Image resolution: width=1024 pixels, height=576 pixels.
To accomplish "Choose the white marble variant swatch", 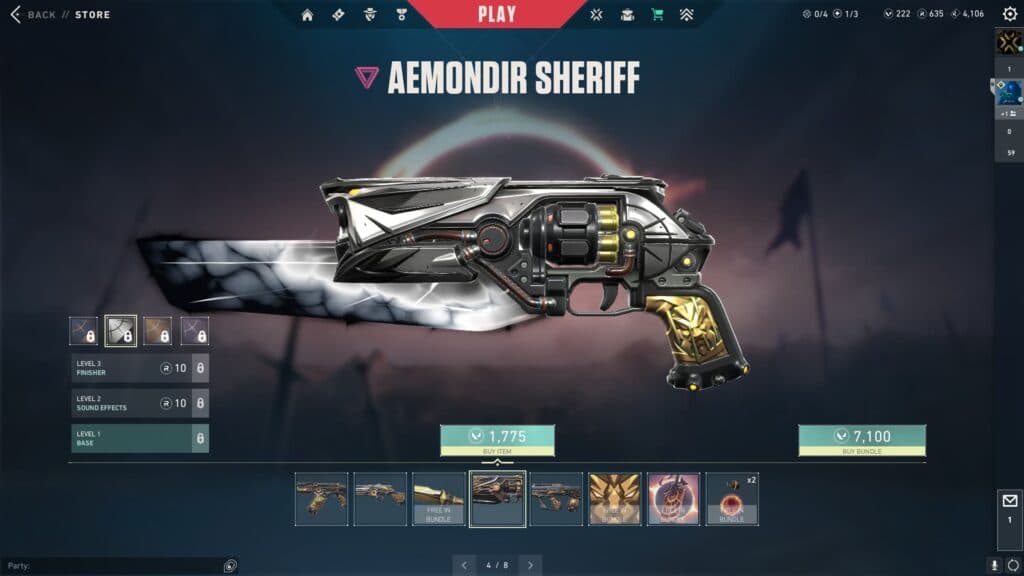I will pyautogui.click(x=121, y=331).
